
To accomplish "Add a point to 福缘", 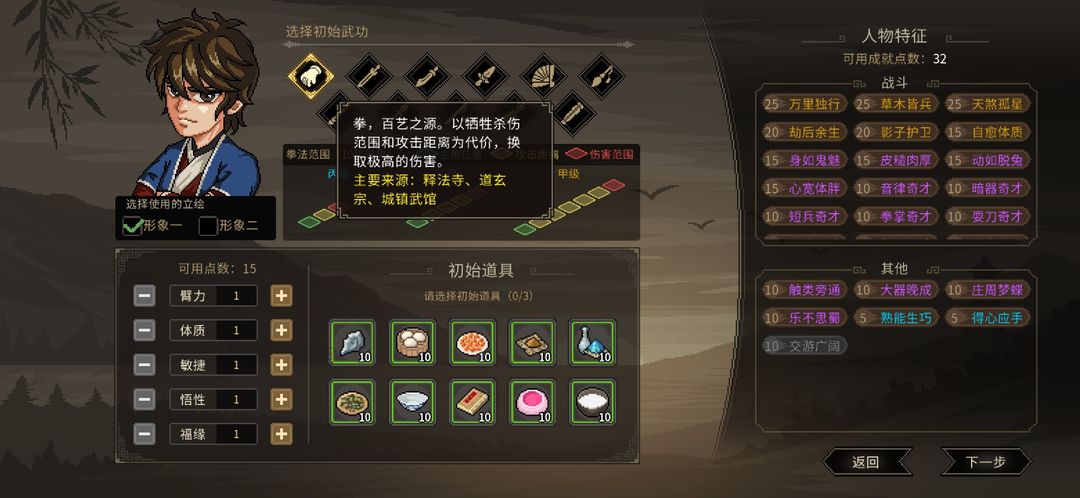I will coord(282,434).
